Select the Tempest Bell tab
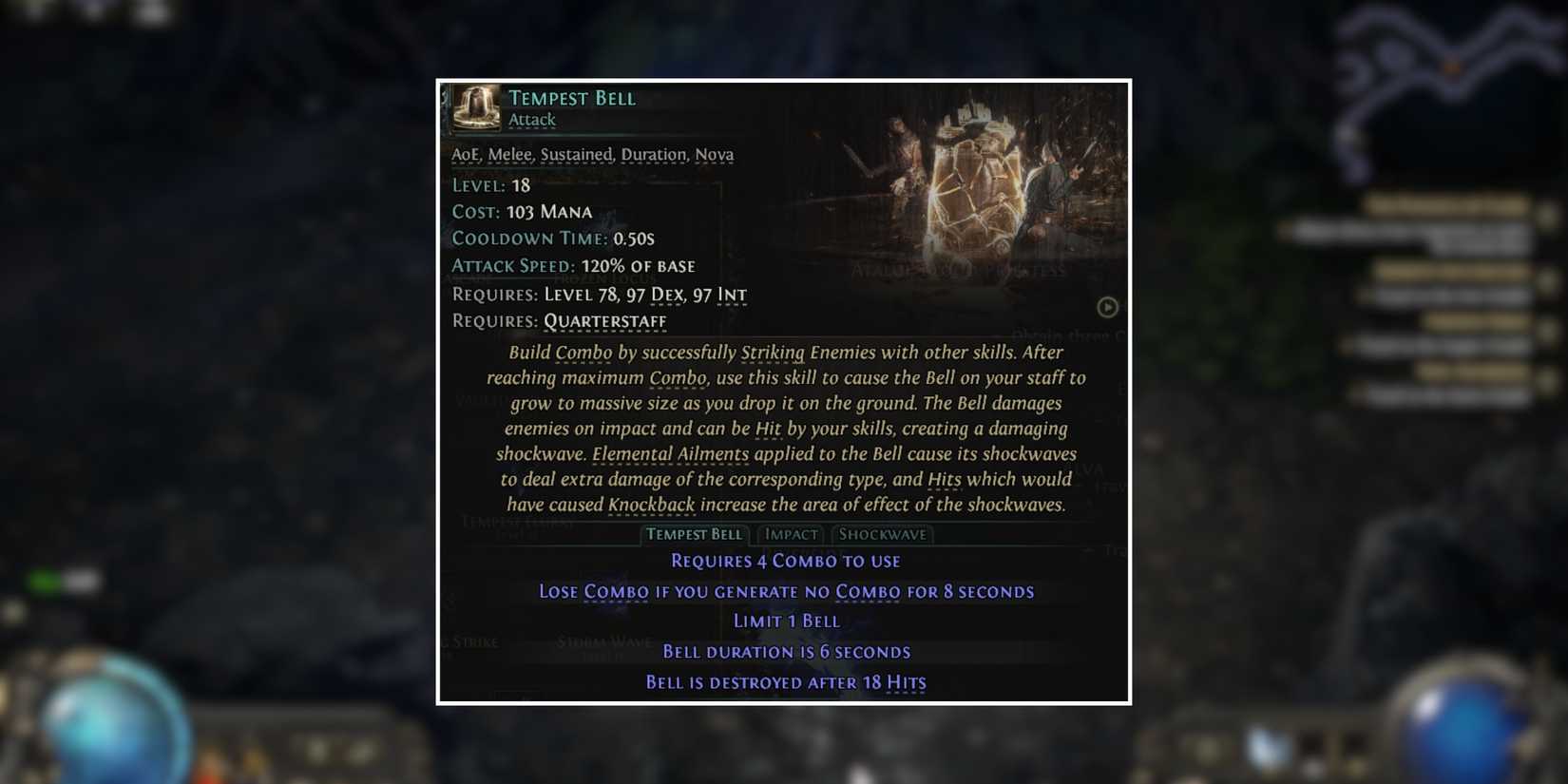The width and height of the screenshot is (1568, 784). (x=695, y=534)
